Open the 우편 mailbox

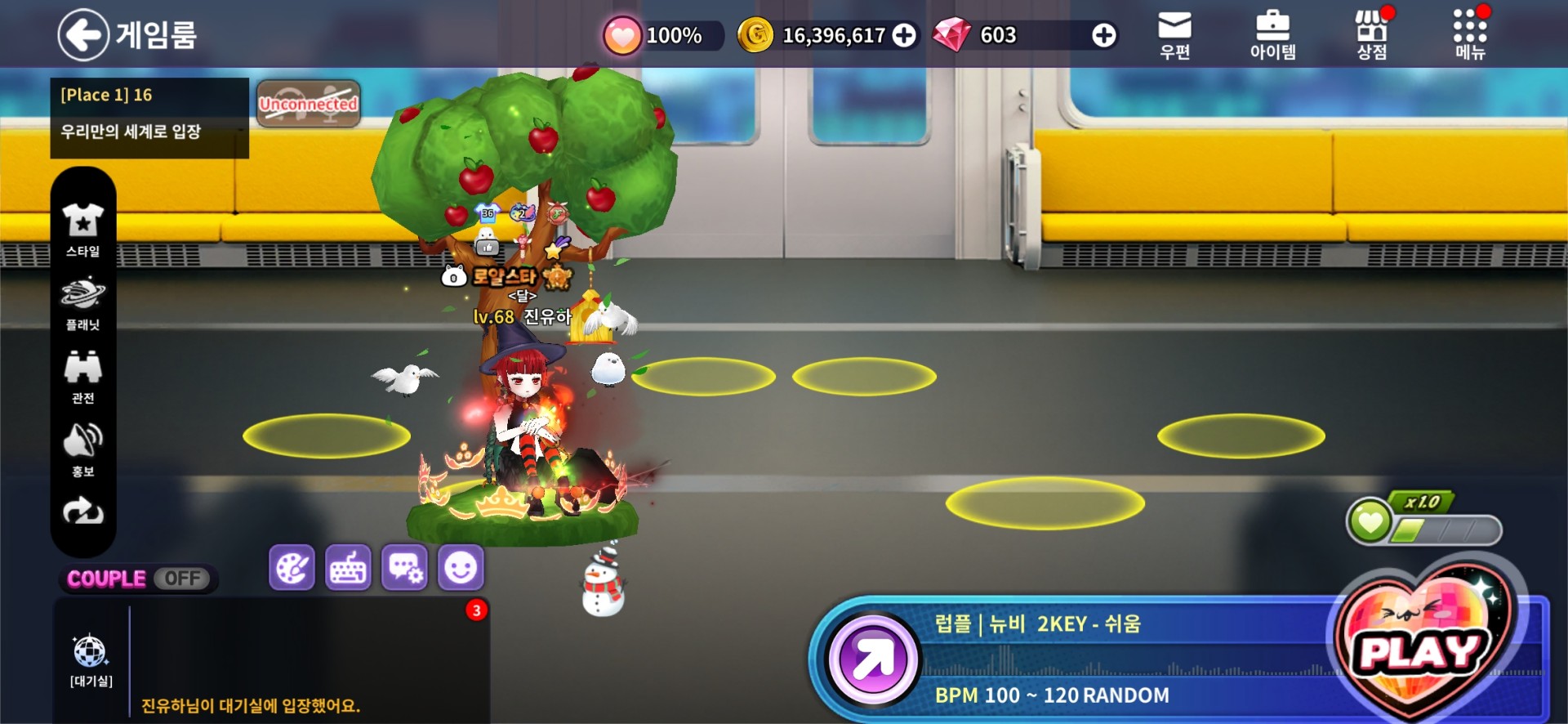[1174, 35]
